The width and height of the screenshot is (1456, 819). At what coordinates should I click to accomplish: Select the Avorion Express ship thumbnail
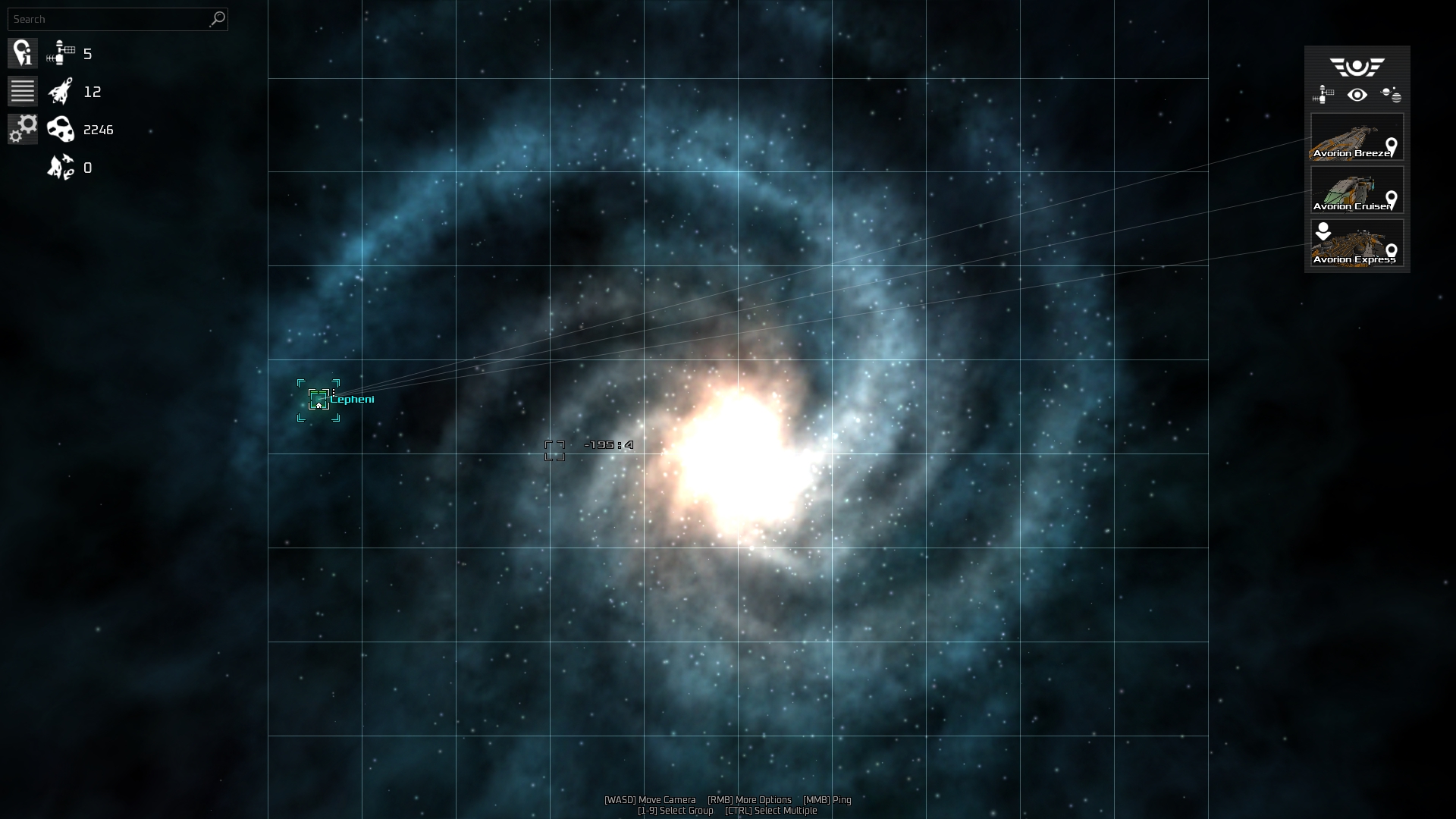pos(1357,243)
